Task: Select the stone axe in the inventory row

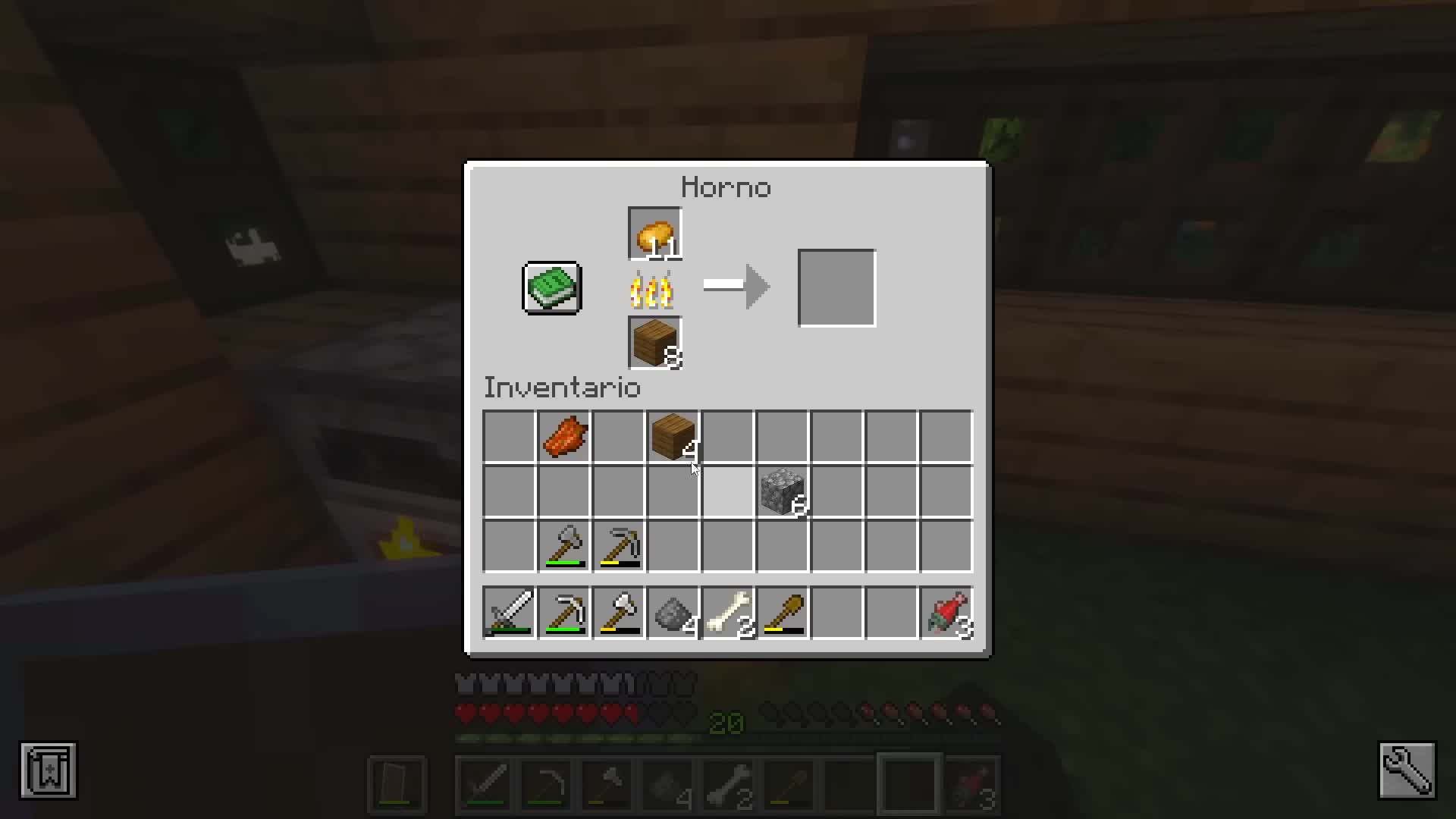Action: (x=563, y=546)
